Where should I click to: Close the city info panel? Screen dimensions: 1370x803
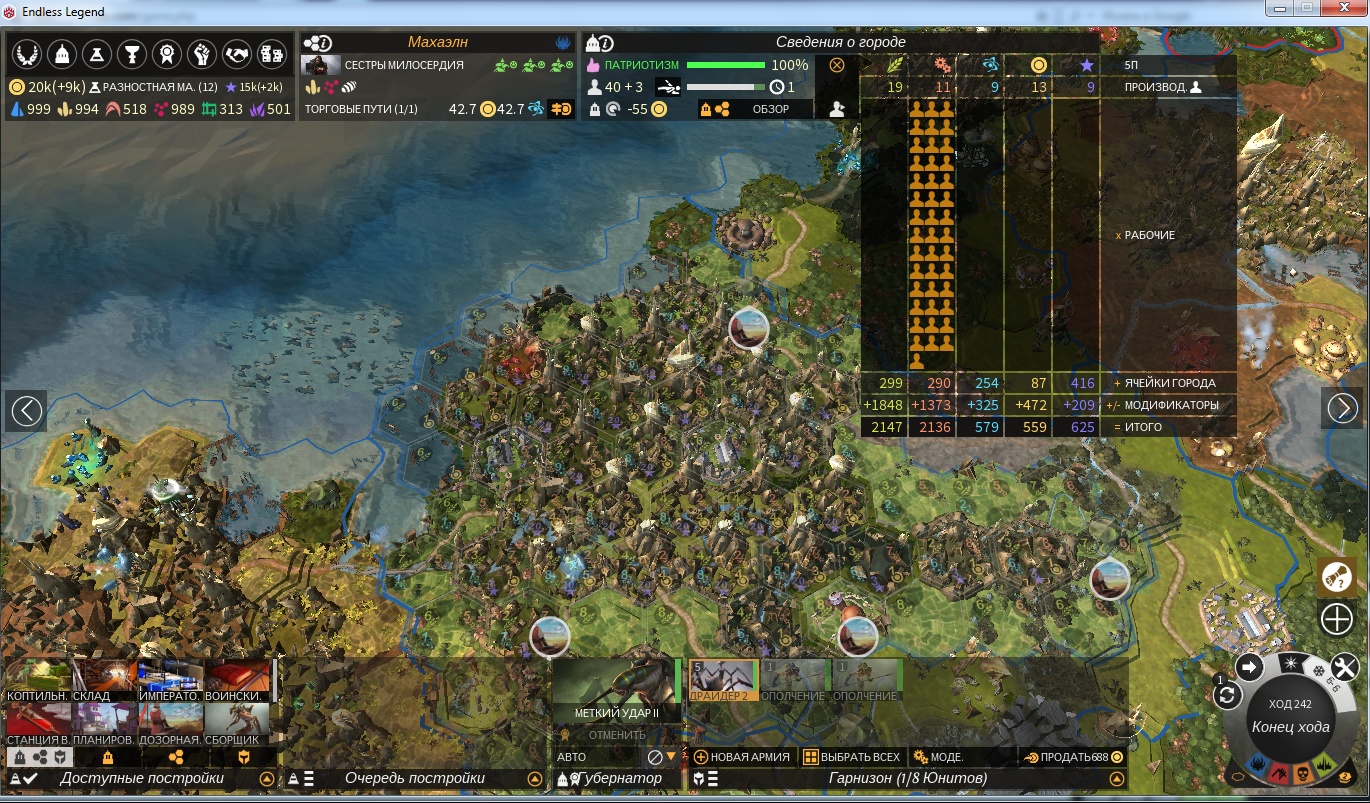(837, 65)
